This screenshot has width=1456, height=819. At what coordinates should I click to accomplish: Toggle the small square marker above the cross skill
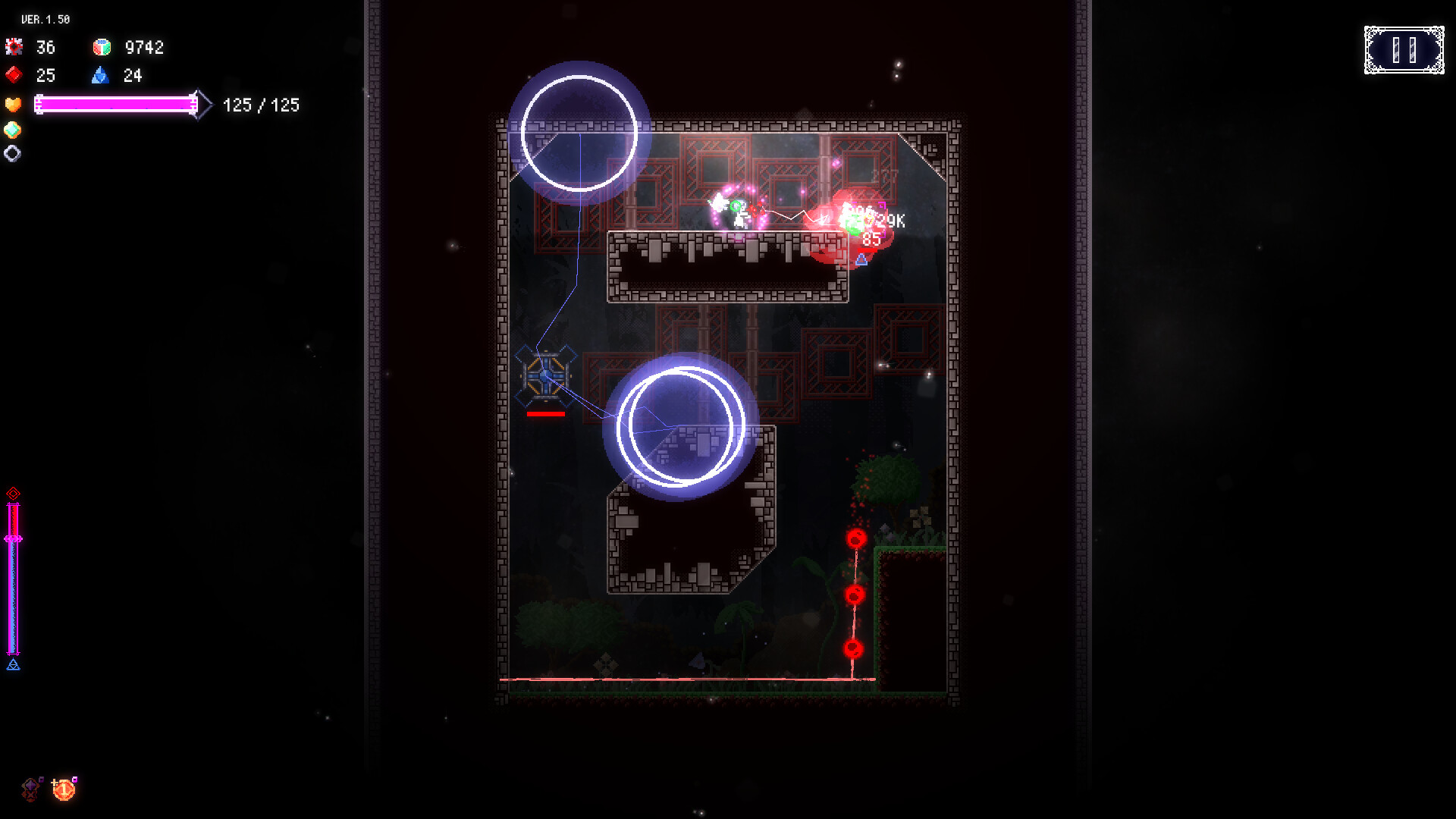point(41,779)
